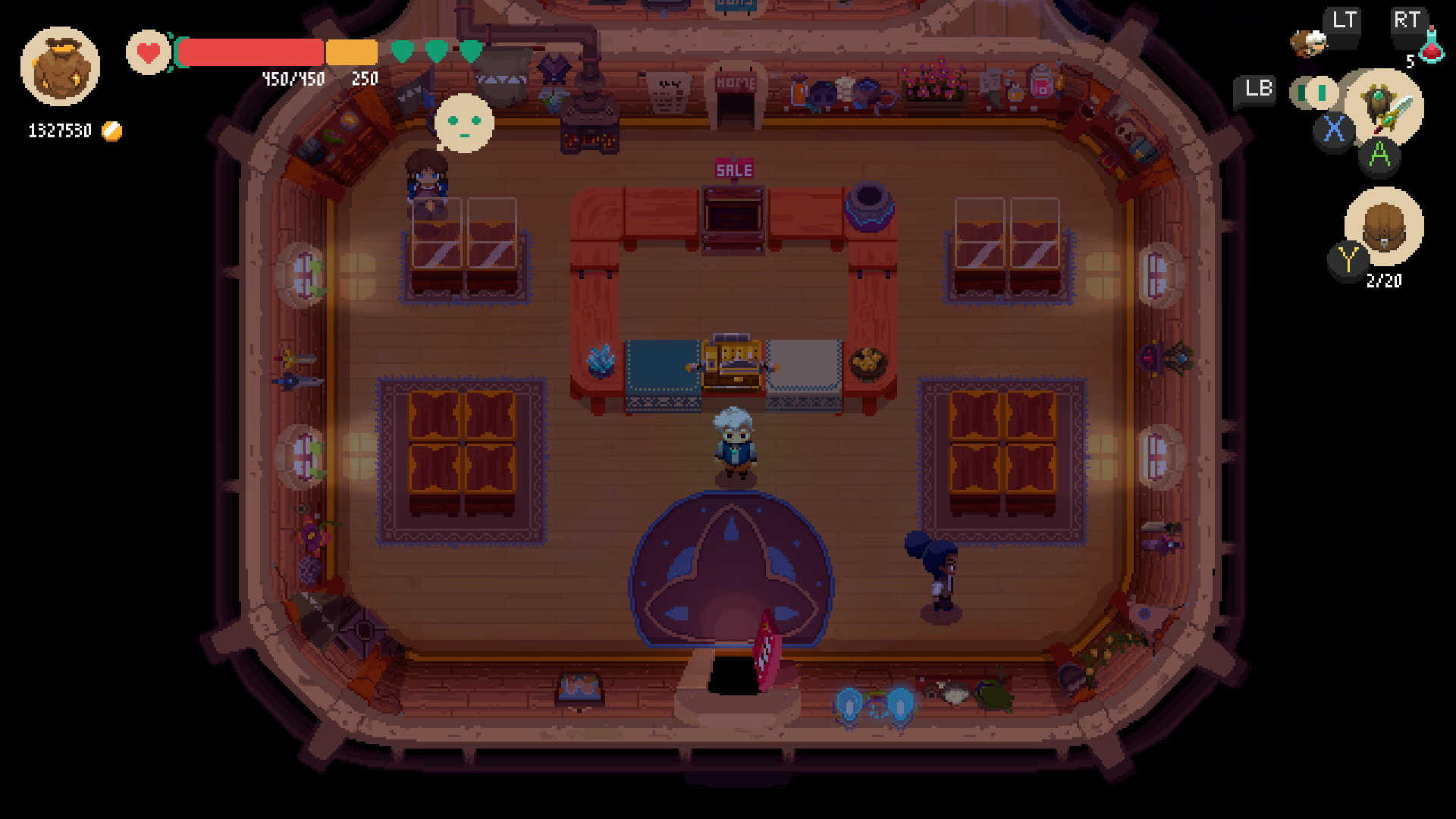The width and height of the screenshot is (1456, 819).
Task: Select the companion familiar icon
Action: (x=1308, y=43)
